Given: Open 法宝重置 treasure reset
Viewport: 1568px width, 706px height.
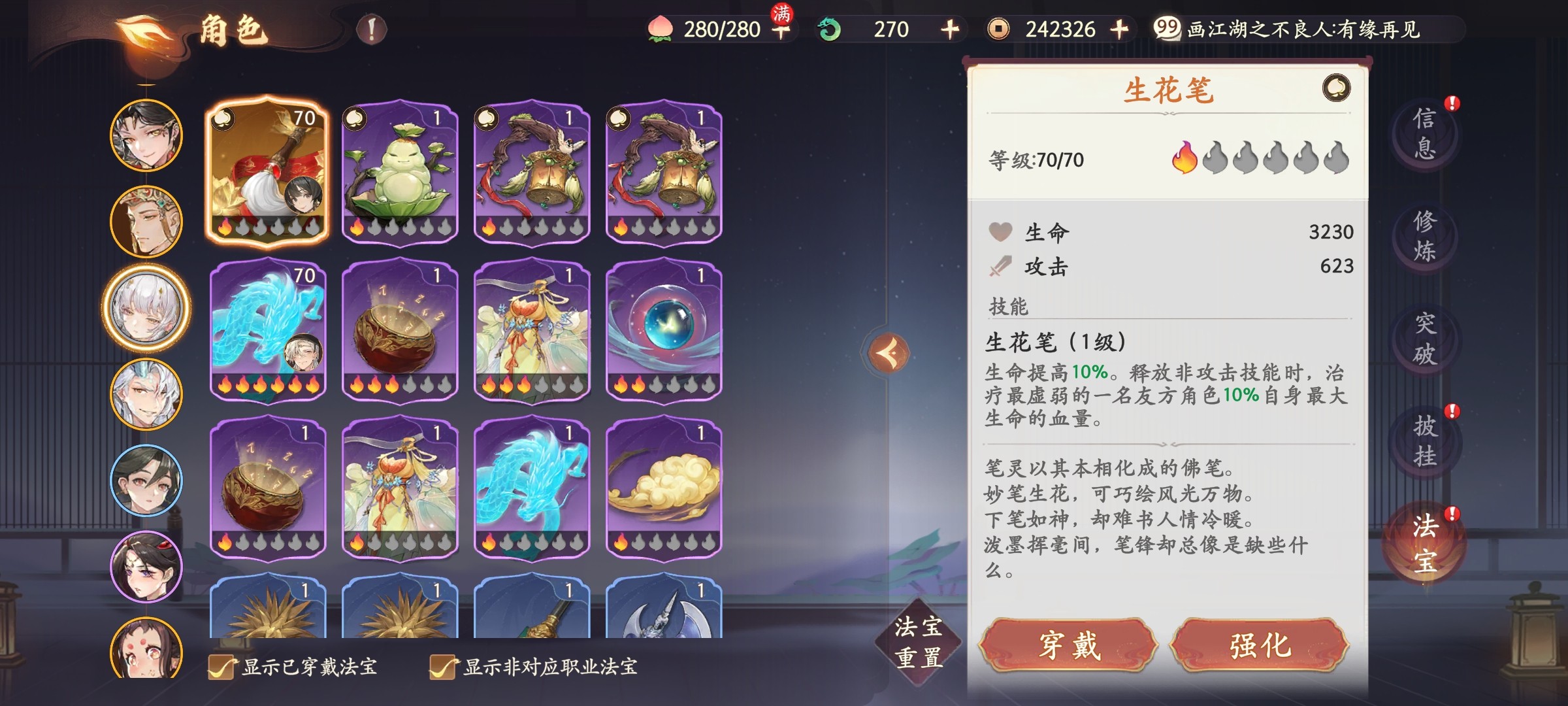Looking at the screenshot, I should (918, 642).
